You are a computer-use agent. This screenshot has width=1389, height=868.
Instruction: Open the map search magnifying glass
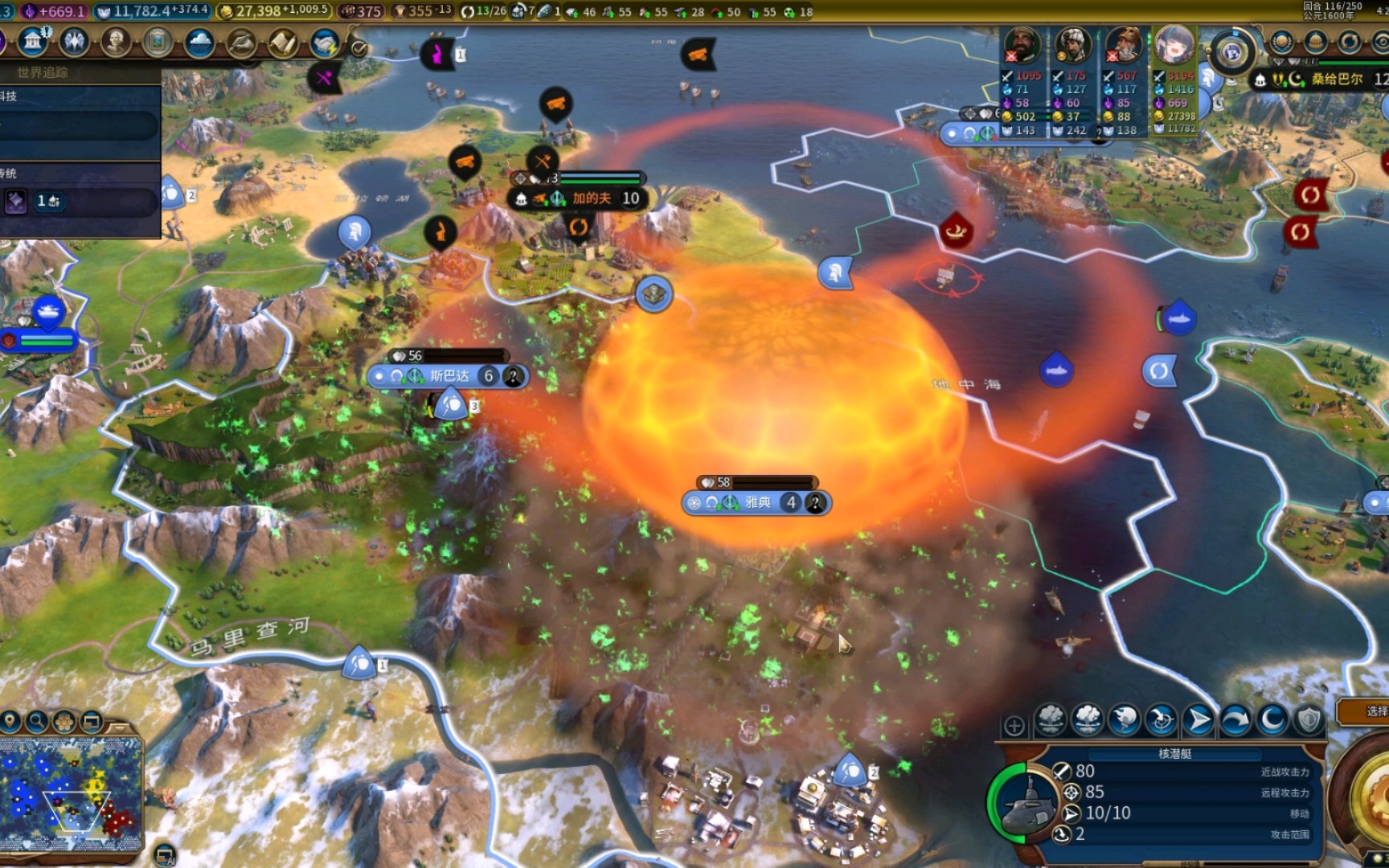click(x=37, y=722)
